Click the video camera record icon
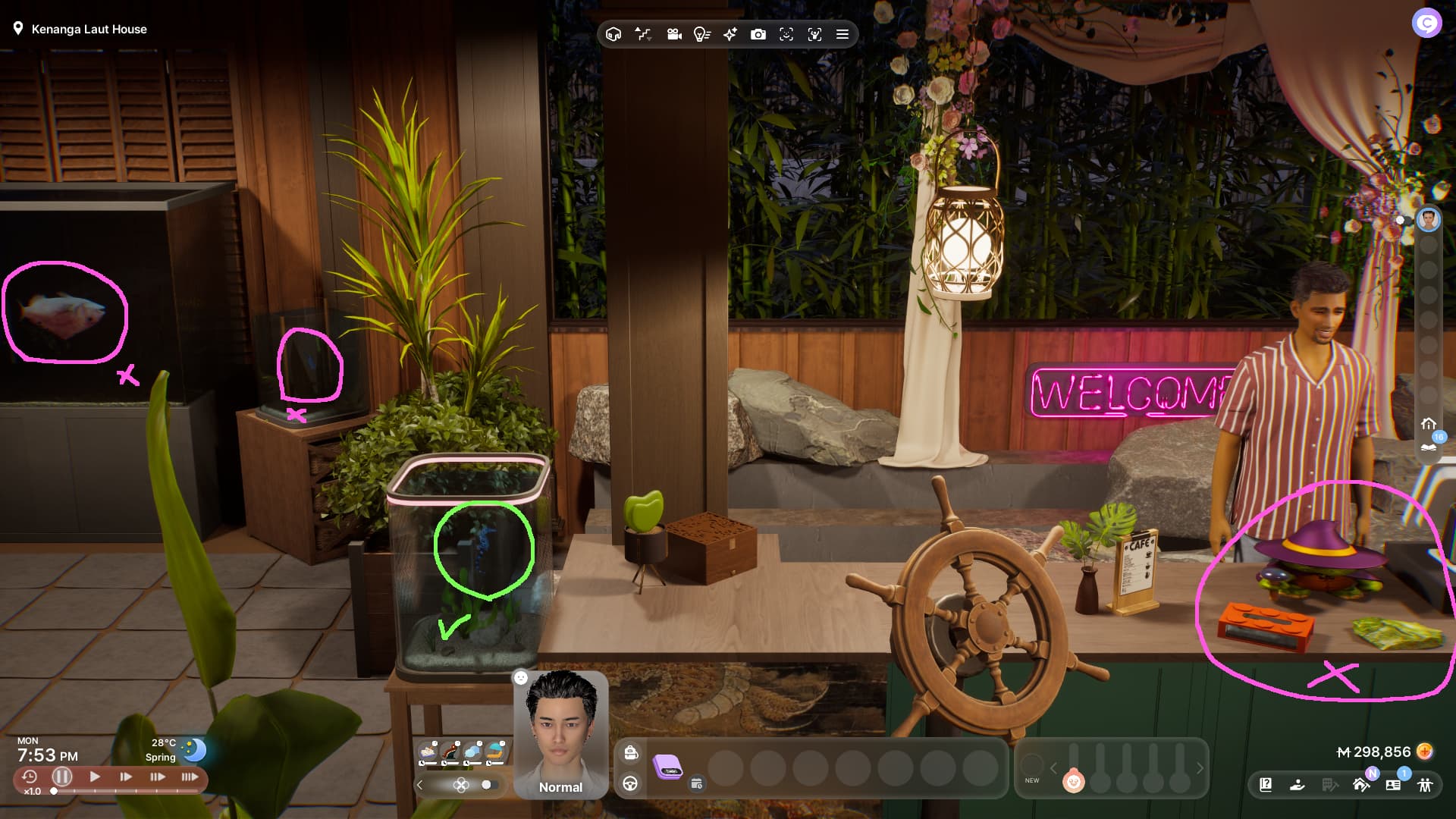The width and height of the screenshot is (1456, 819). click(x=673, y=35)
